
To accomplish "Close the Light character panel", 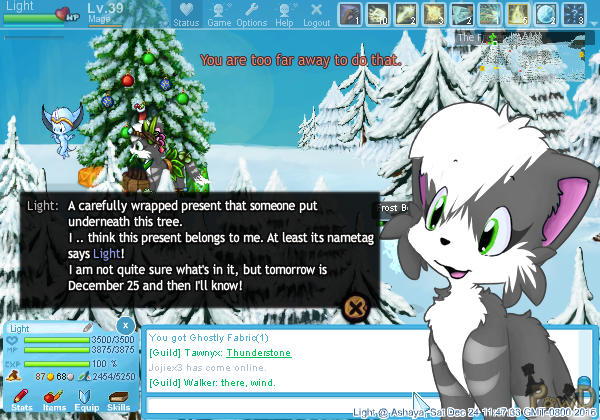I will click(124, 326).
